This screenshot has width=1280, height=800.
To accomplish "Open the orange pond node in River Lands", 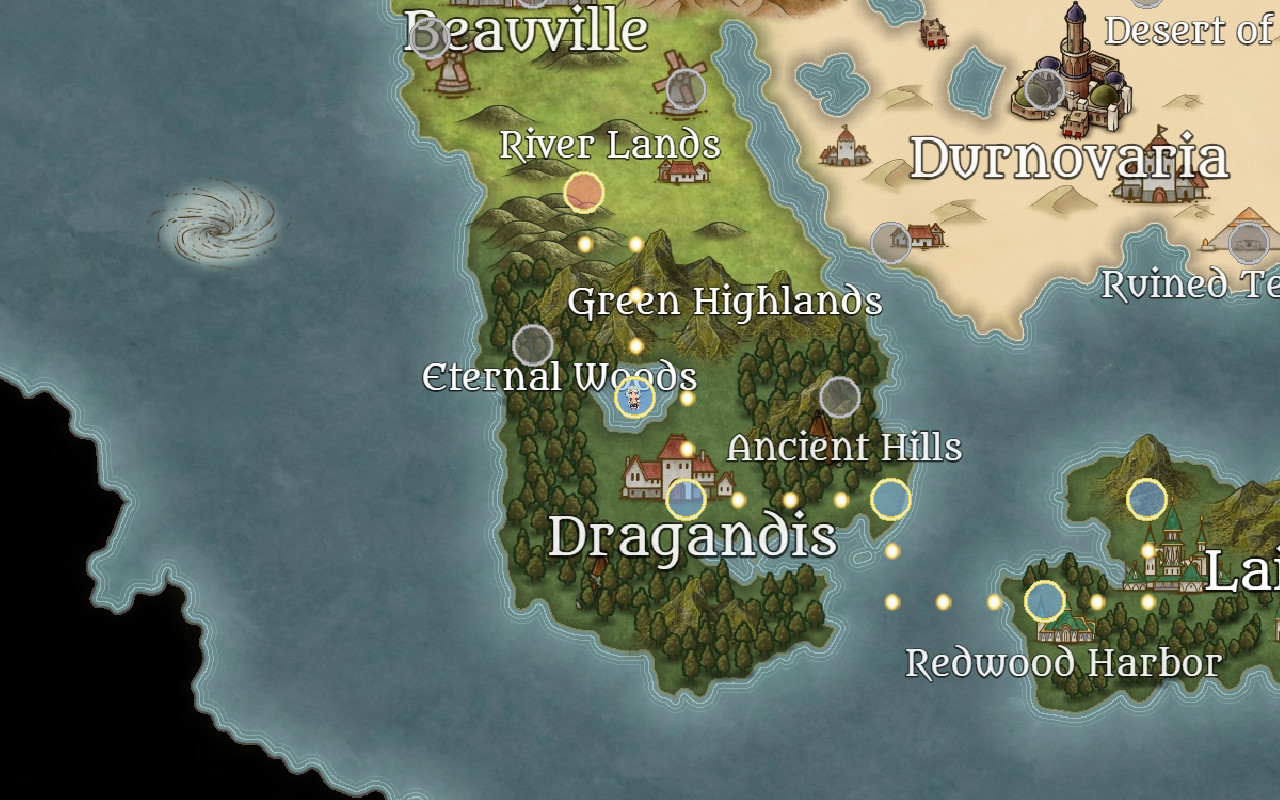I will click(x=582, y=192).
